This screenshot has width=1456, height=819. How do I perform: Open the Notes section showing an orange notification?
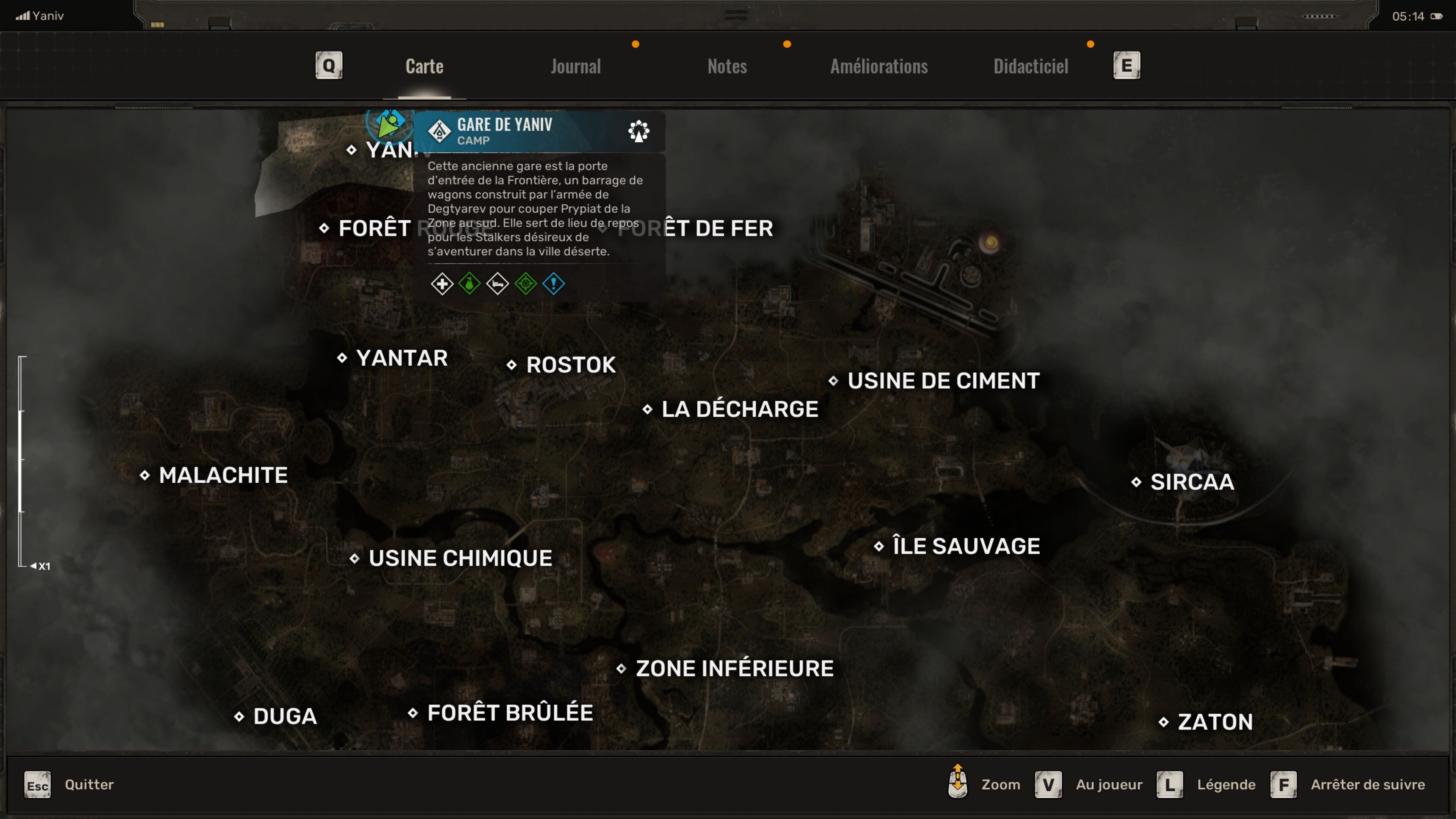pyautogui.click(x=727, y=66)
